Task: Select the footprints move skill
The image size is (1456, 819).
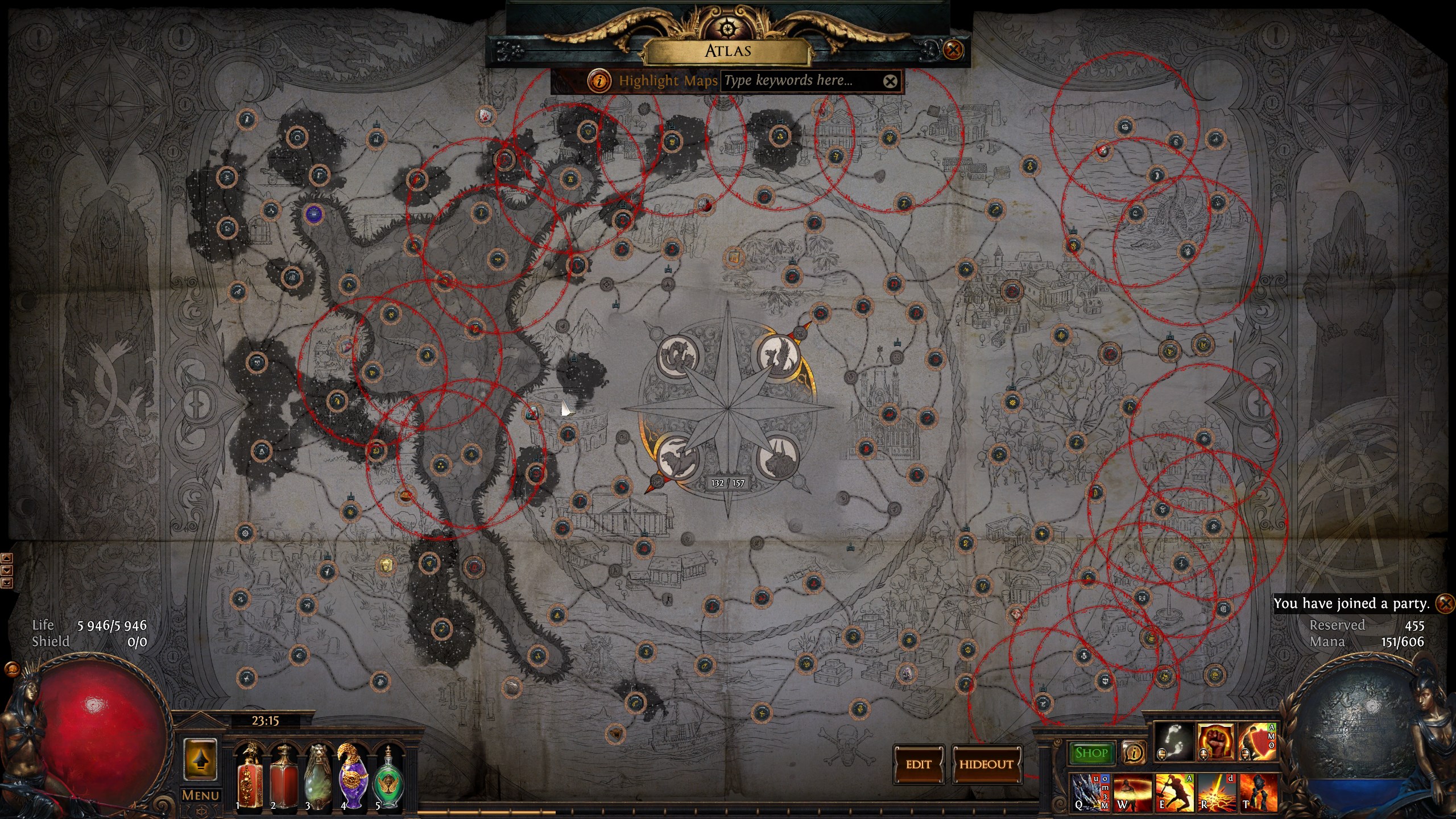Action: (1174, 742)
